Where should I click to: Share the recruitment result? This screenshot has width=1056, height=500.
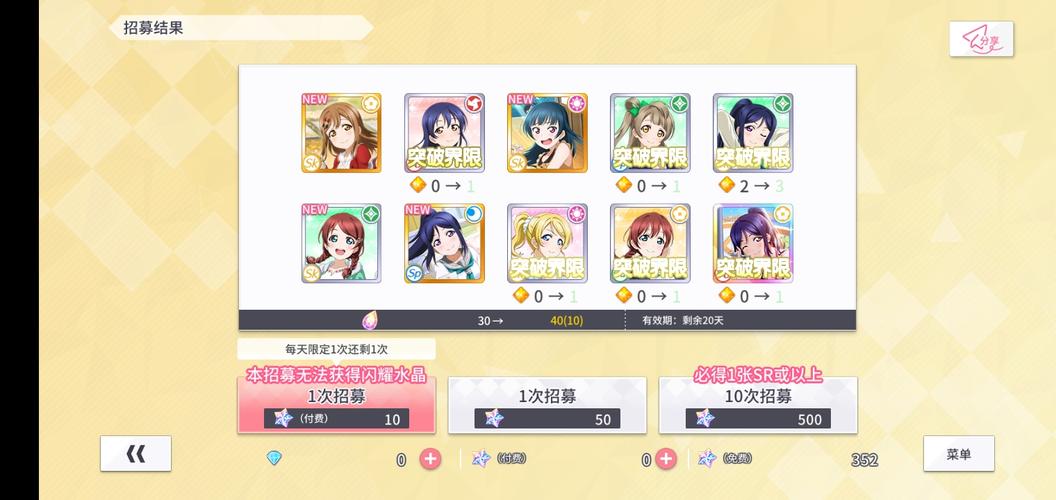click(981, 39)
